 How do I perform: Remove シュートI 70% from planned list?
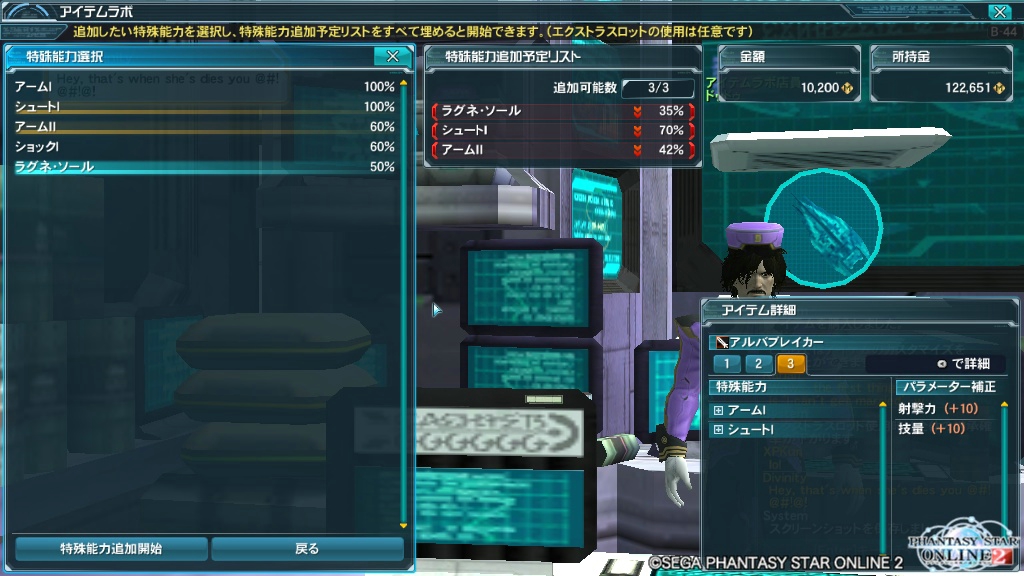pyautogui.click(x=560, y=131)
